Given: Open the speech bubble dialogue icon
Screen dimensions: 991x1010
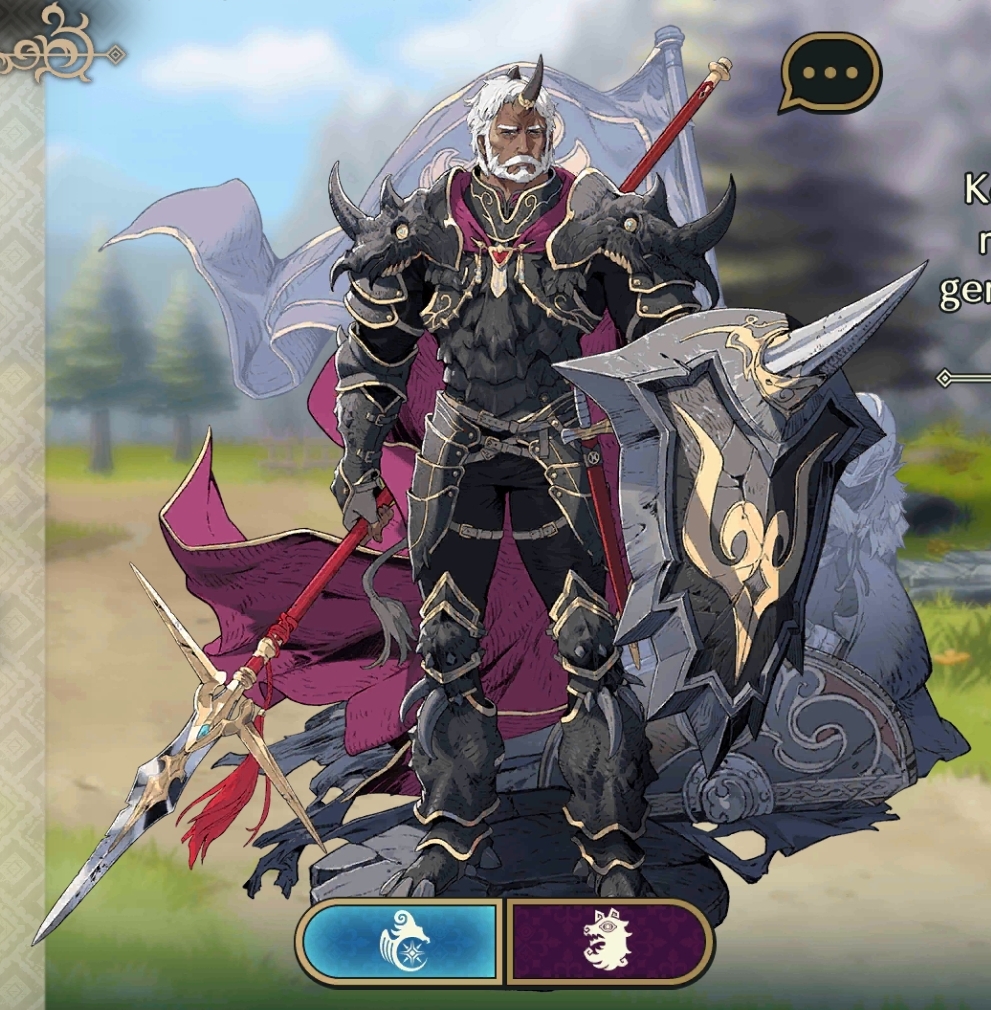Looking at the screenshot, I should [829, 73].
